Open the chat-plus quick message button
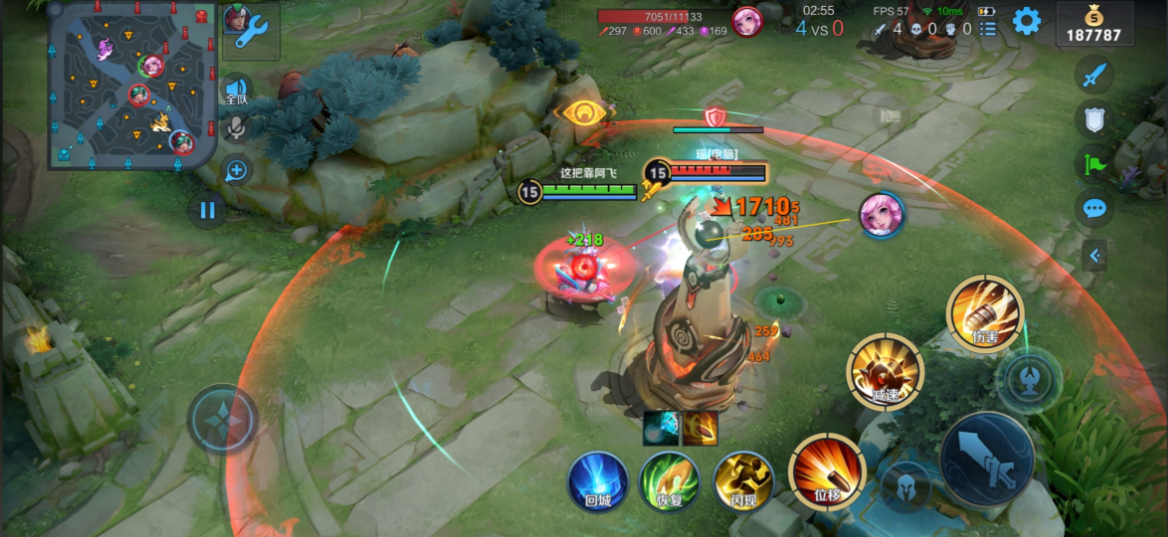Image resolution: width=1168 pixels, height=537 pixels. [x=236, y=170]
